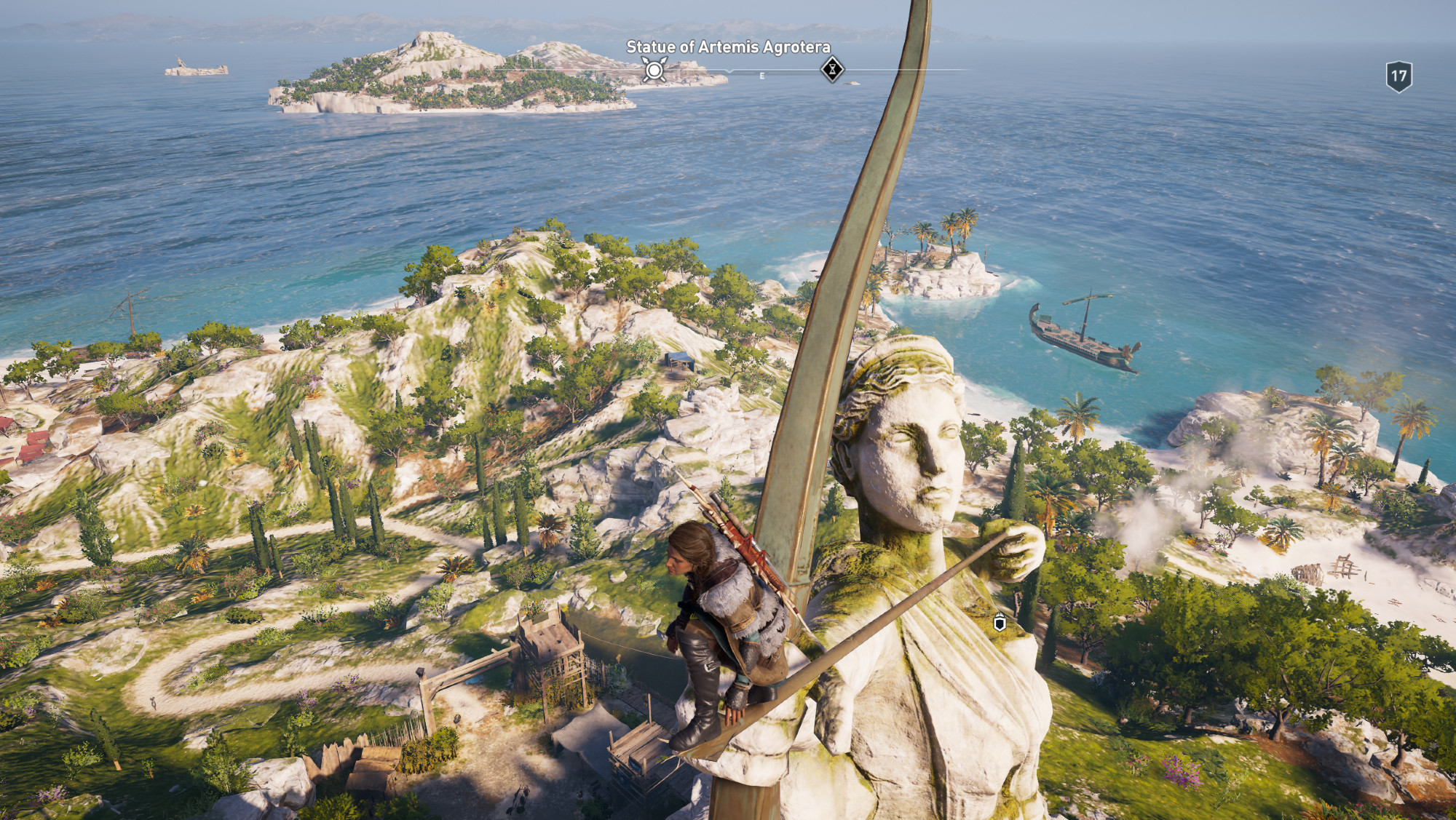Click the black shield marker with white crest
This screenshot has width=1456, height=820.
1000,623
